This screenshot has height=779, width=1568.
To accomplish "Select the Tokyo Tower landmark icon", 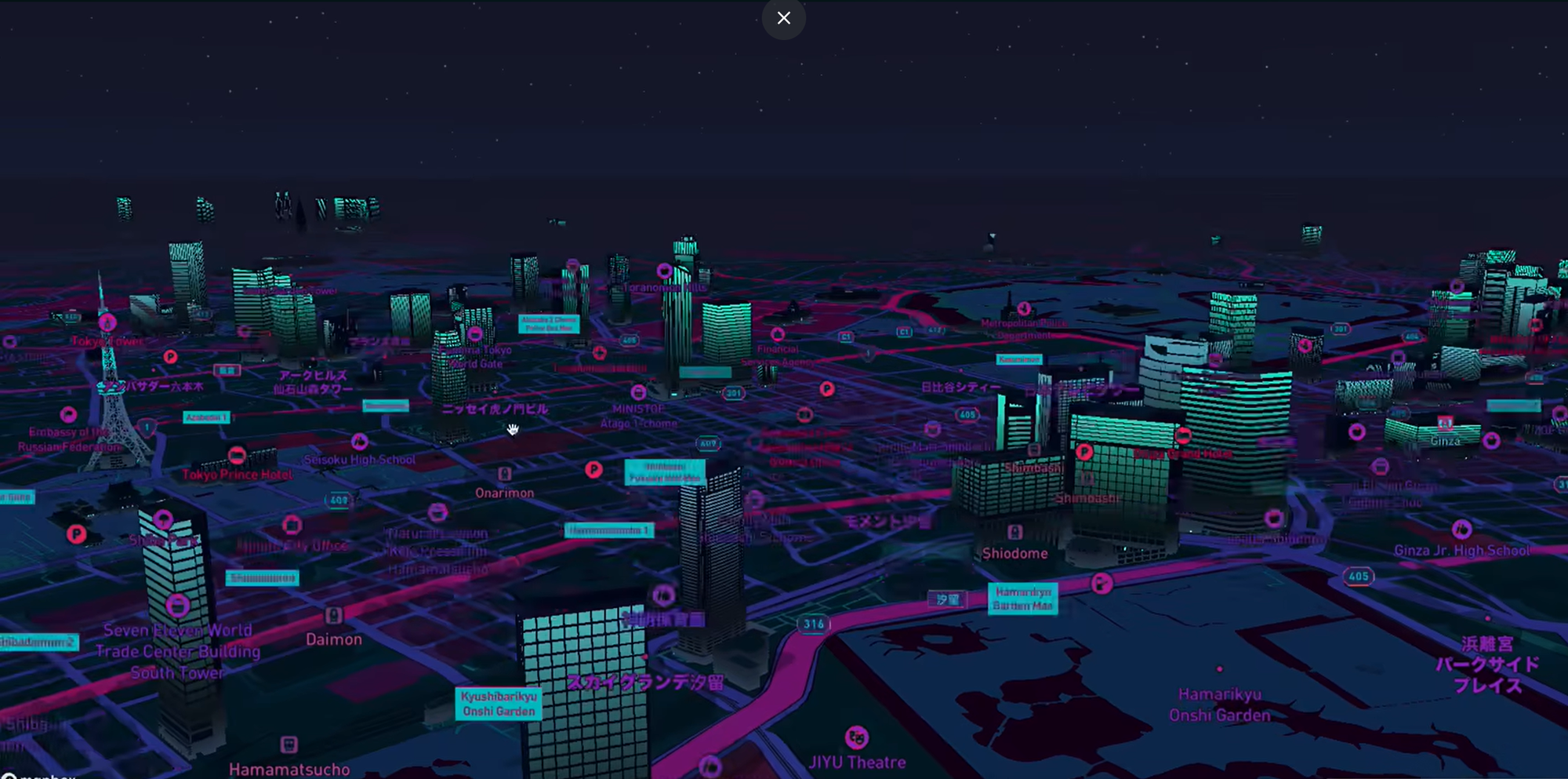I will point(107,322).
